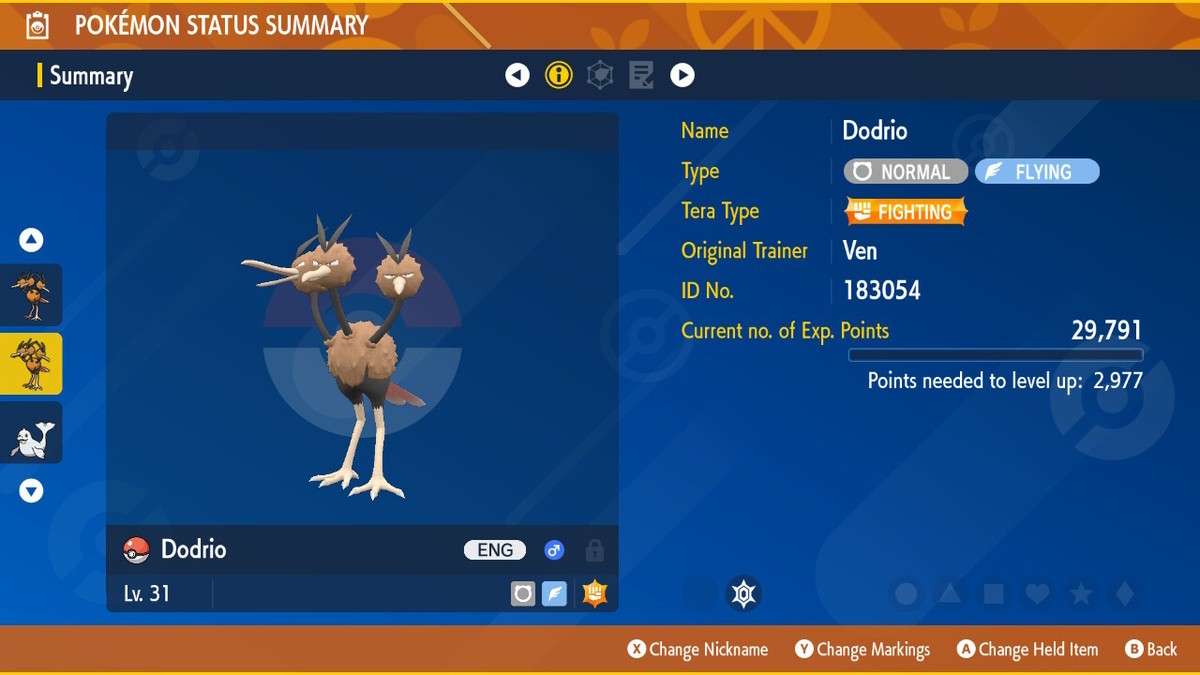Click the party list down arrow
1200x675 pixels.
point(31,491)
